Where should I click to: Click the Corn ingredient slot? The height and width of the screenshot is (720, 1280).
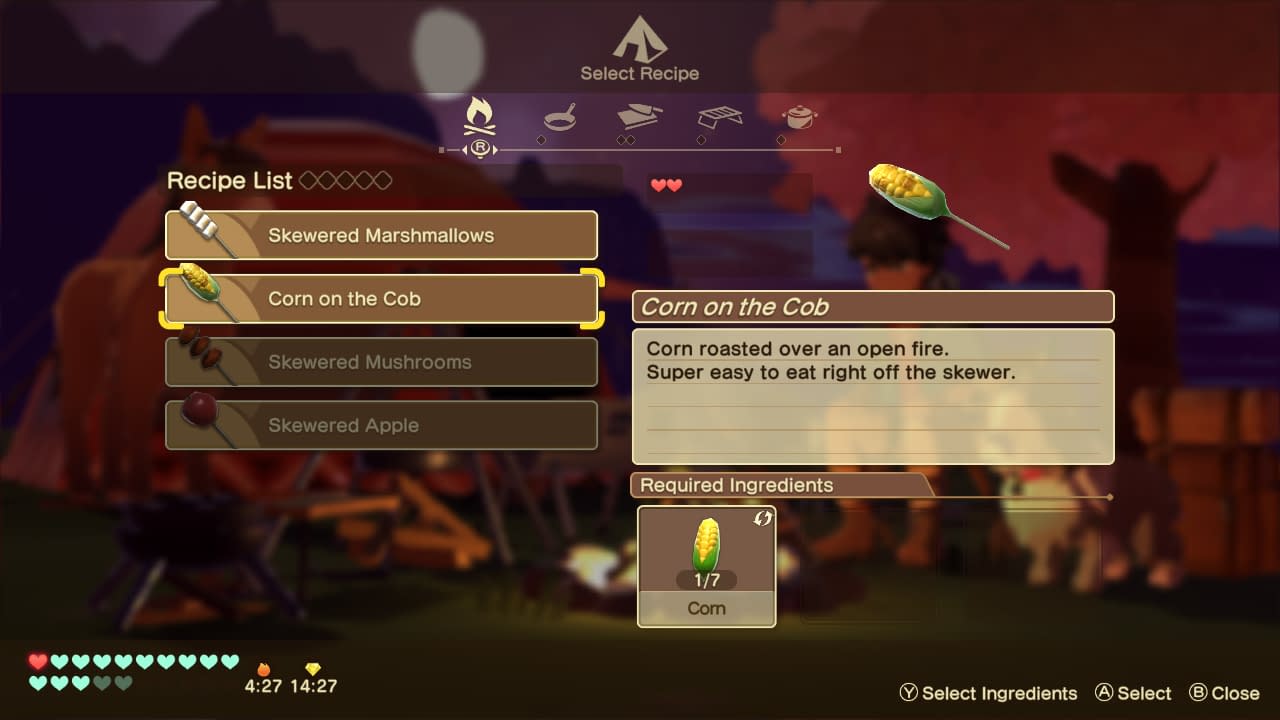pos(706,566)
